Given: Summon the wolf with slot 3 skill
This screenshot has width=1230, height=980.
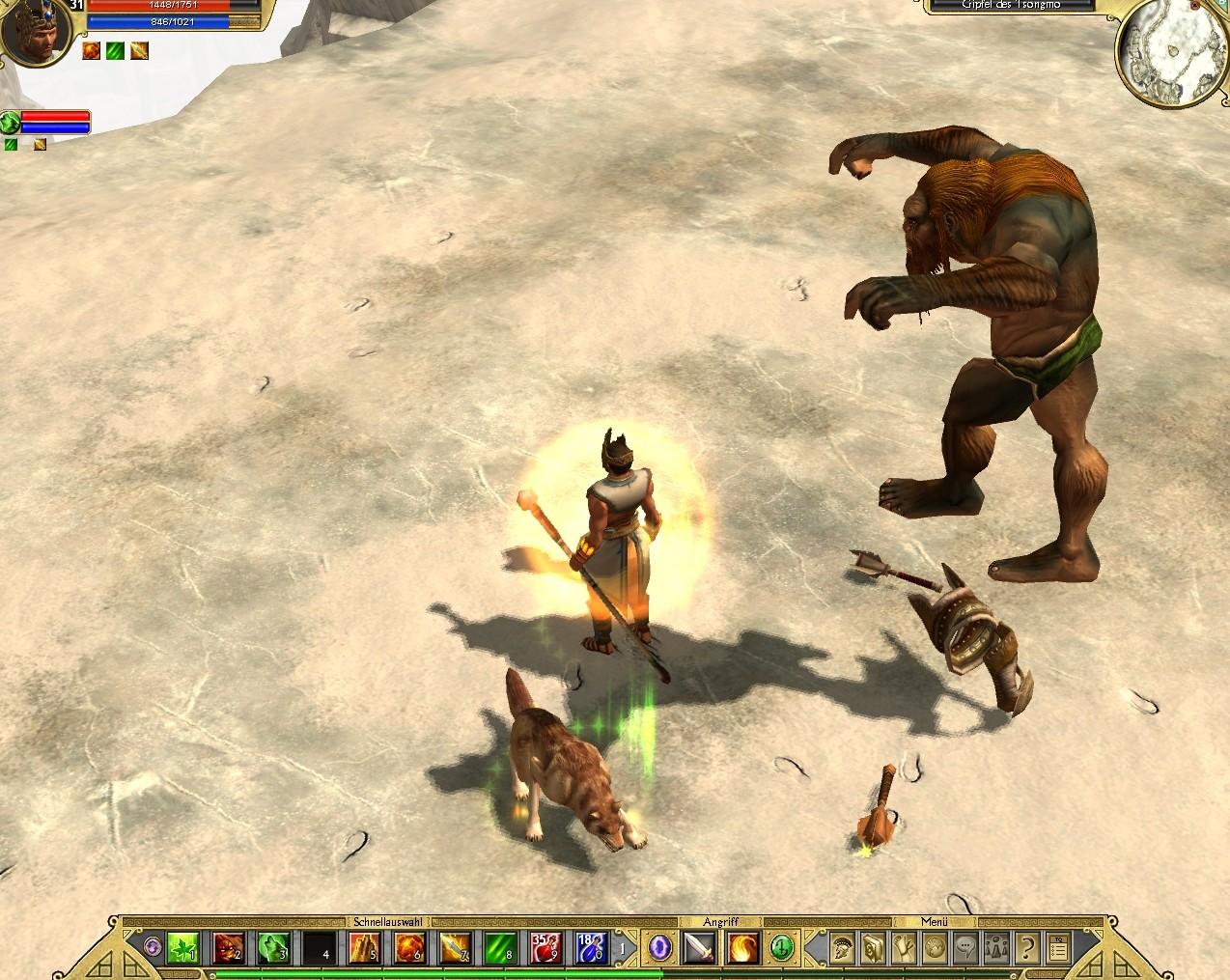Looking at the screenshot, I should [x=273, y=948].
